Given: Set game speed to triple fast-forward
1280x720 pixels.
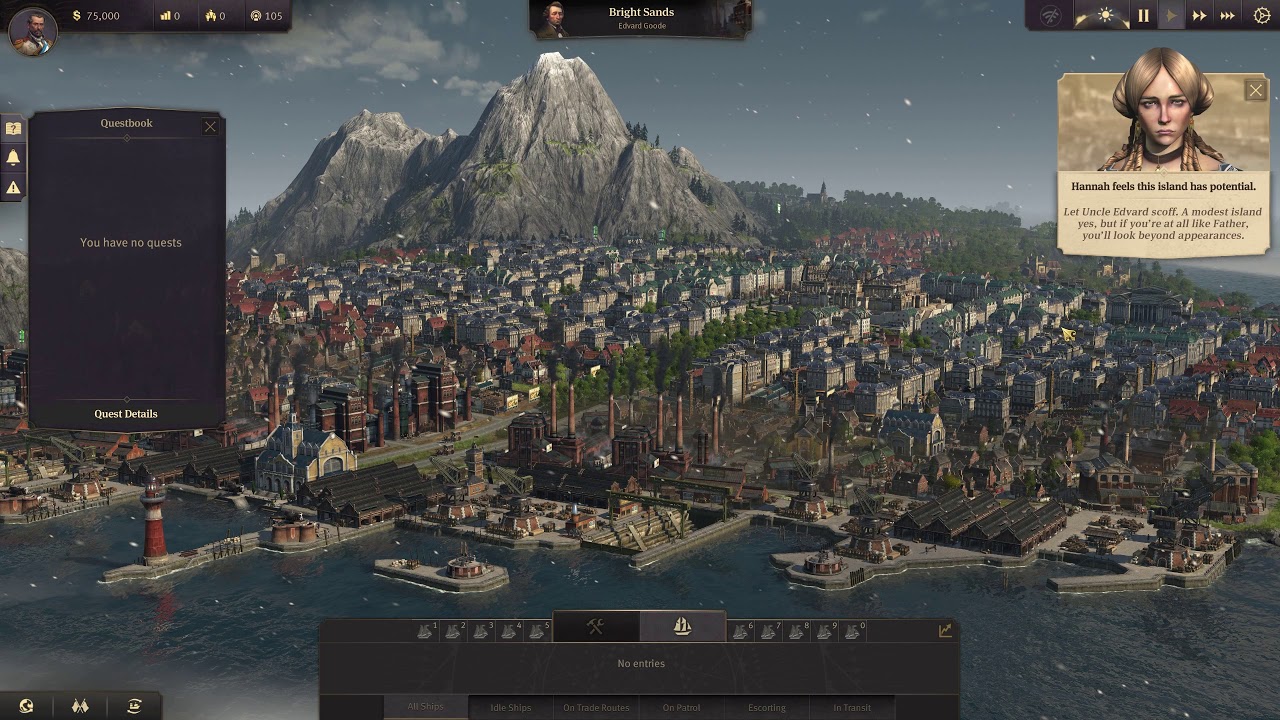Looking at the screenshot, I should [1228, 16].
